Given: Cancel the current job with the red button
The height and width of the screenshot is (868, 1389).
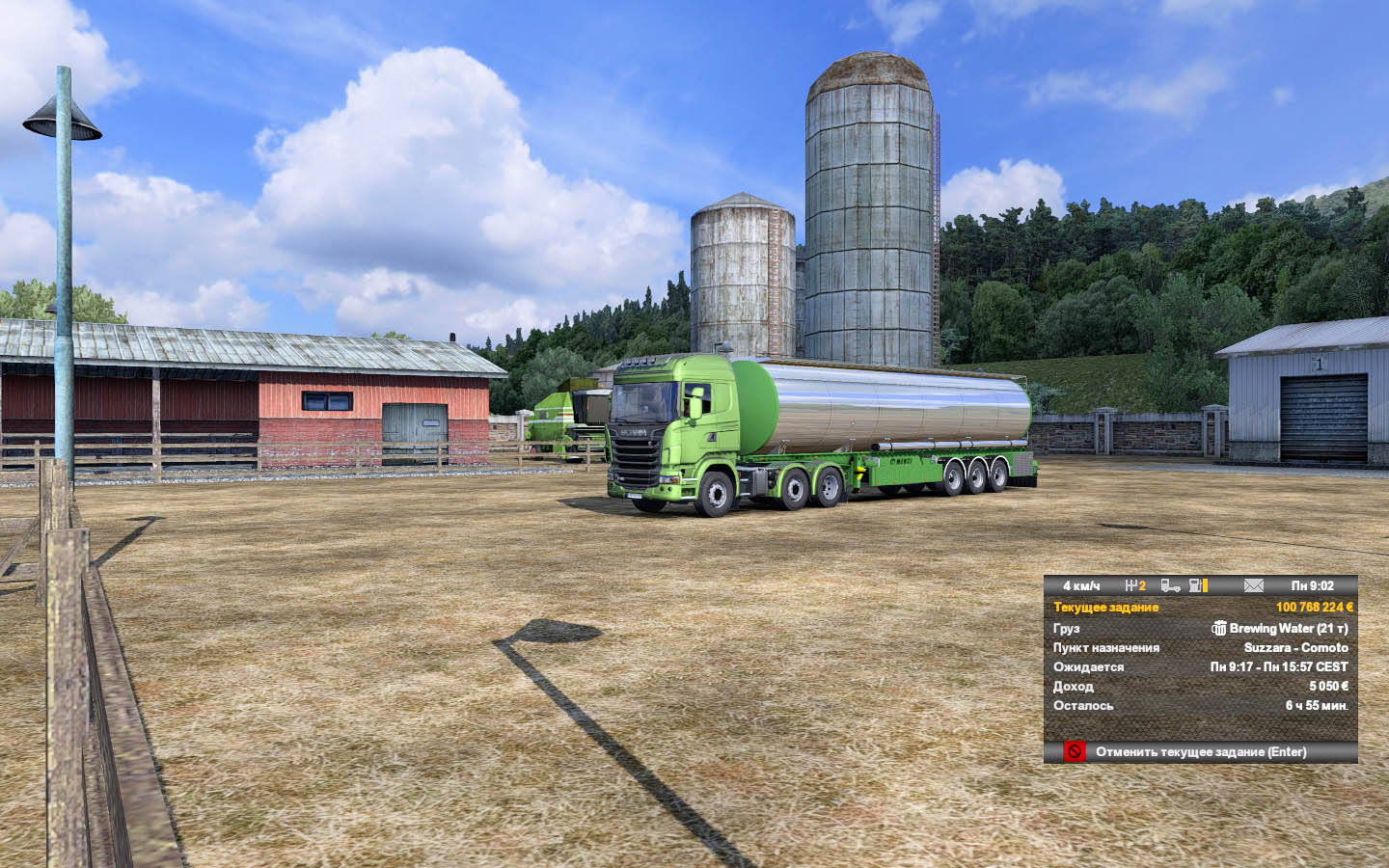Looking at the screenshot, I should pyautogui.click(x=1075, y=751).
